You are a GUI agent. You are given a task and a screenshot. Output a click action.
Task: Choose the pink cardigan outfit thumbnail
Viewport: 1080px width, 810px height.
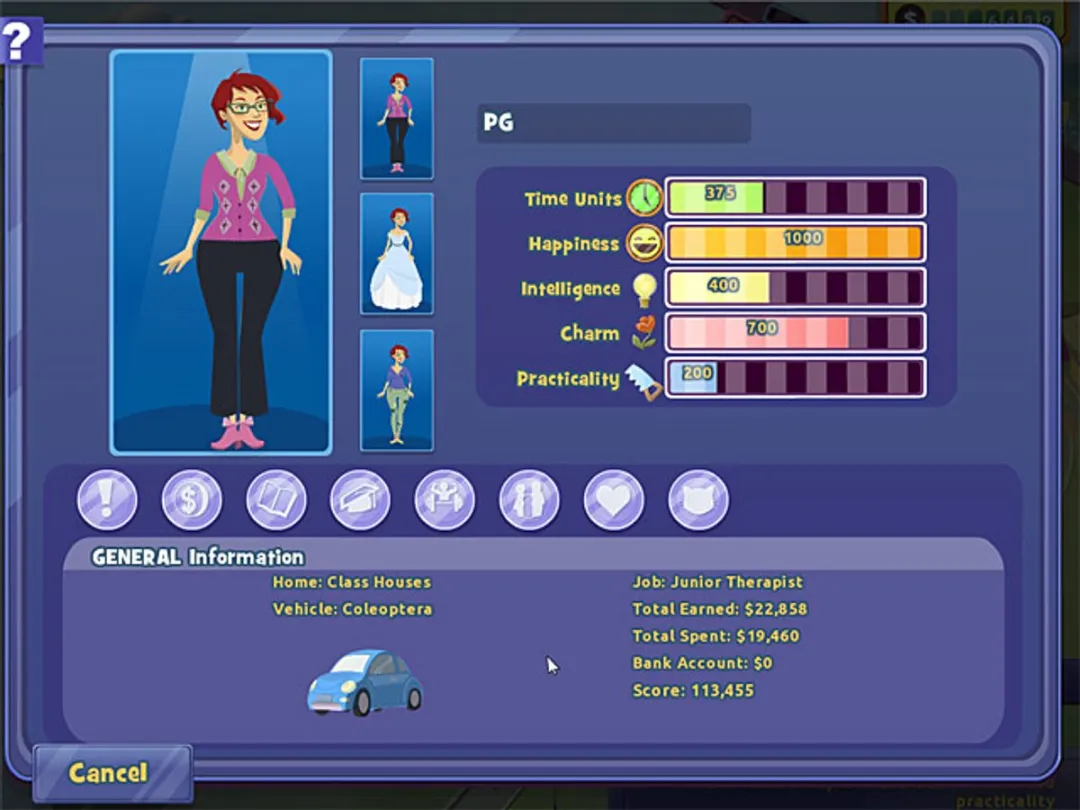[x=397, y=119]
